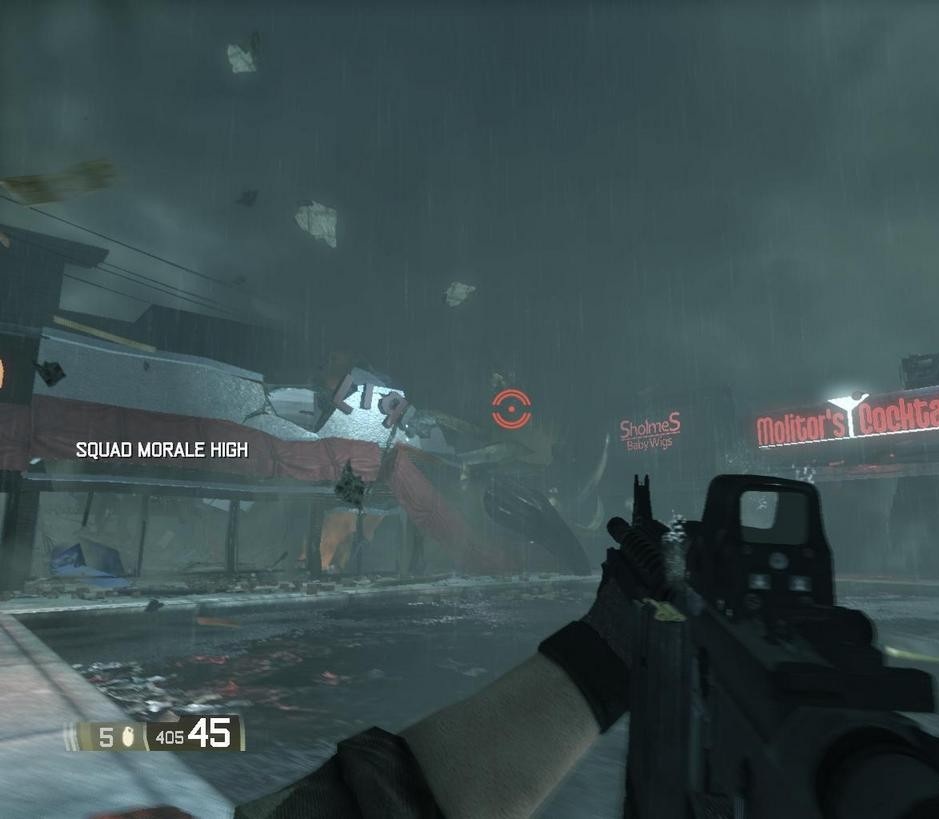
Task: Select the grenade icon in the ammo panel
Action: tap(129, 738)
